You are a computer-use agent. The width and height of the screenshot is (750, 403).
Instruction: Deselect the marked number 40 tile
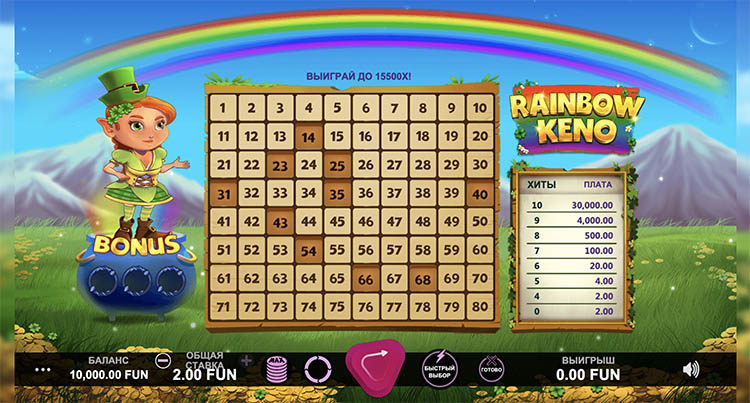tap(480, 193)
